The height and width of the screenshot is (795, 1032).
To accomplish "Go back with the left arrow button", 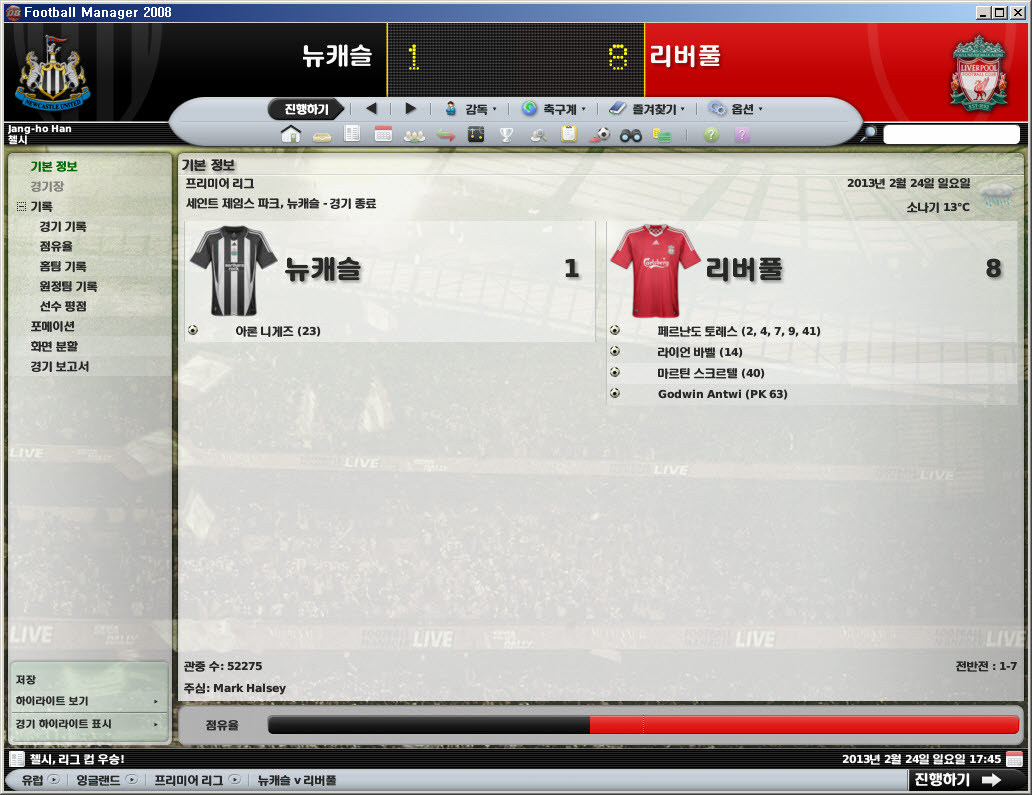I will pos(371,109).
